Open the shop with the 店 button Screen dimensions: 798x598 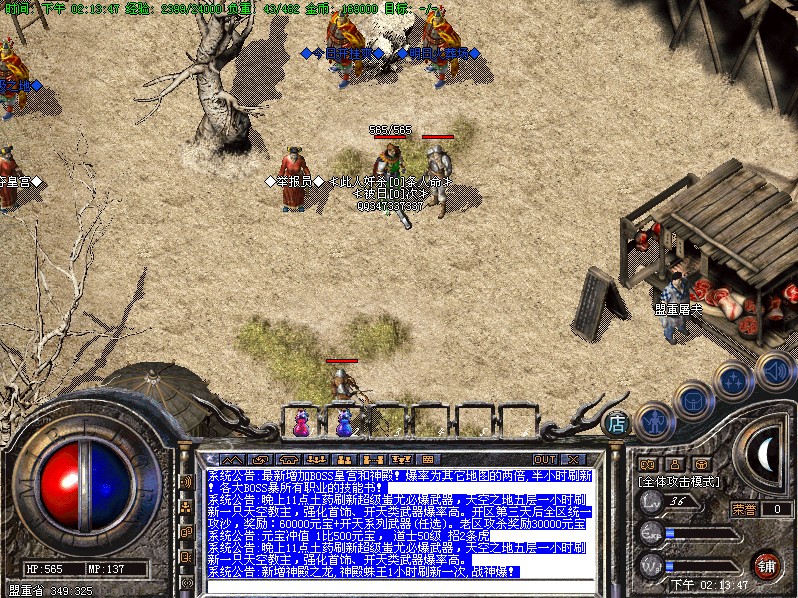tap(618, 423)
